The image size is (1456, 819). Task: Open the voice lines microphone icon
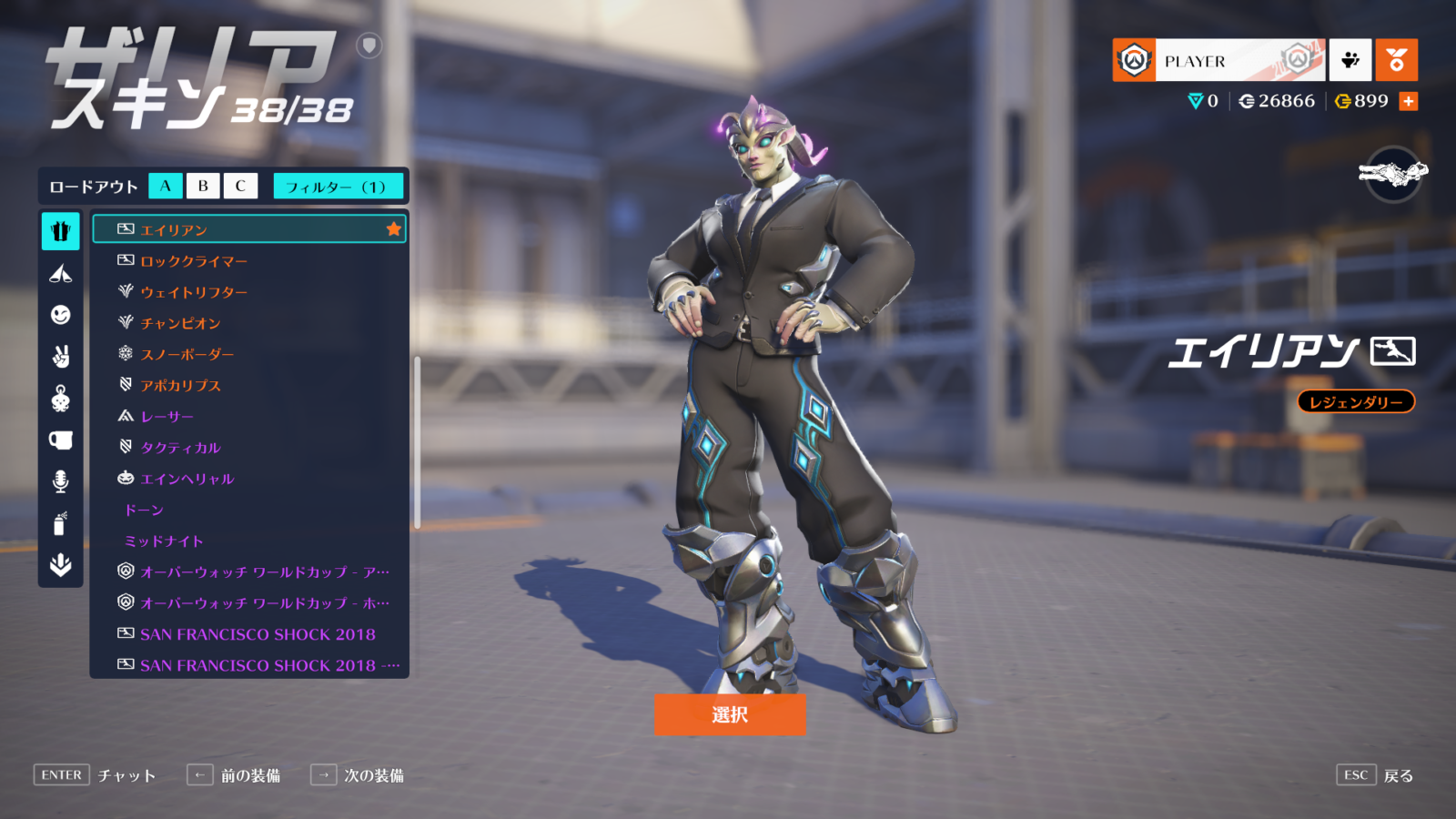[59, 480]
